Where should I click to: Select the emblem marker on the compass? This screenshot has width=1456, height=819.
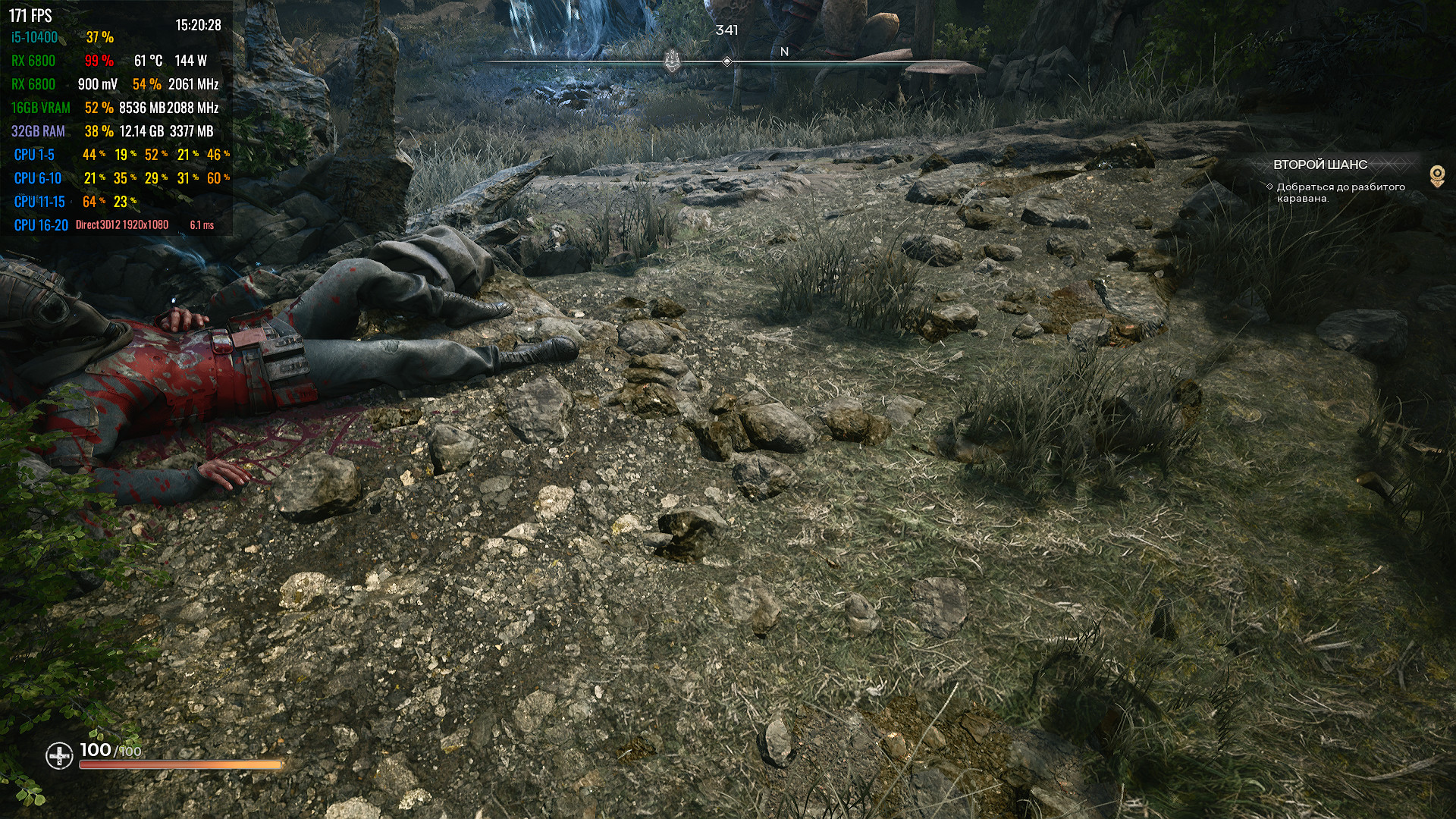[x=672, y=61]
